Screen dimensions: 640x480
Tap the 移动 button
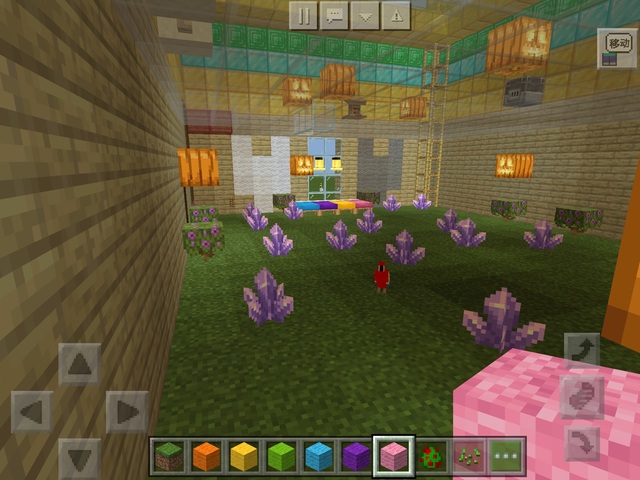(614, 49)
